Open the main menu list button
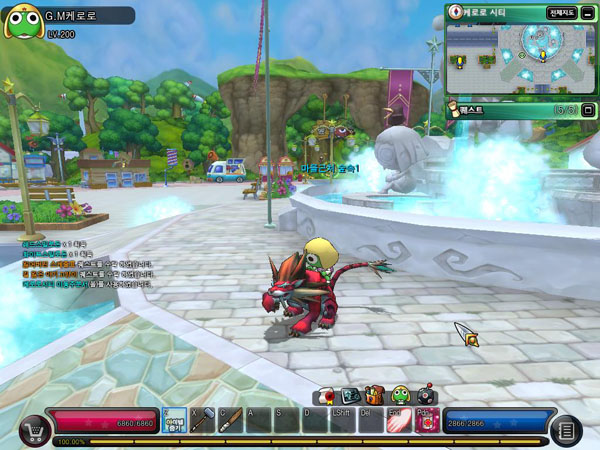 (x=565, y=430)
